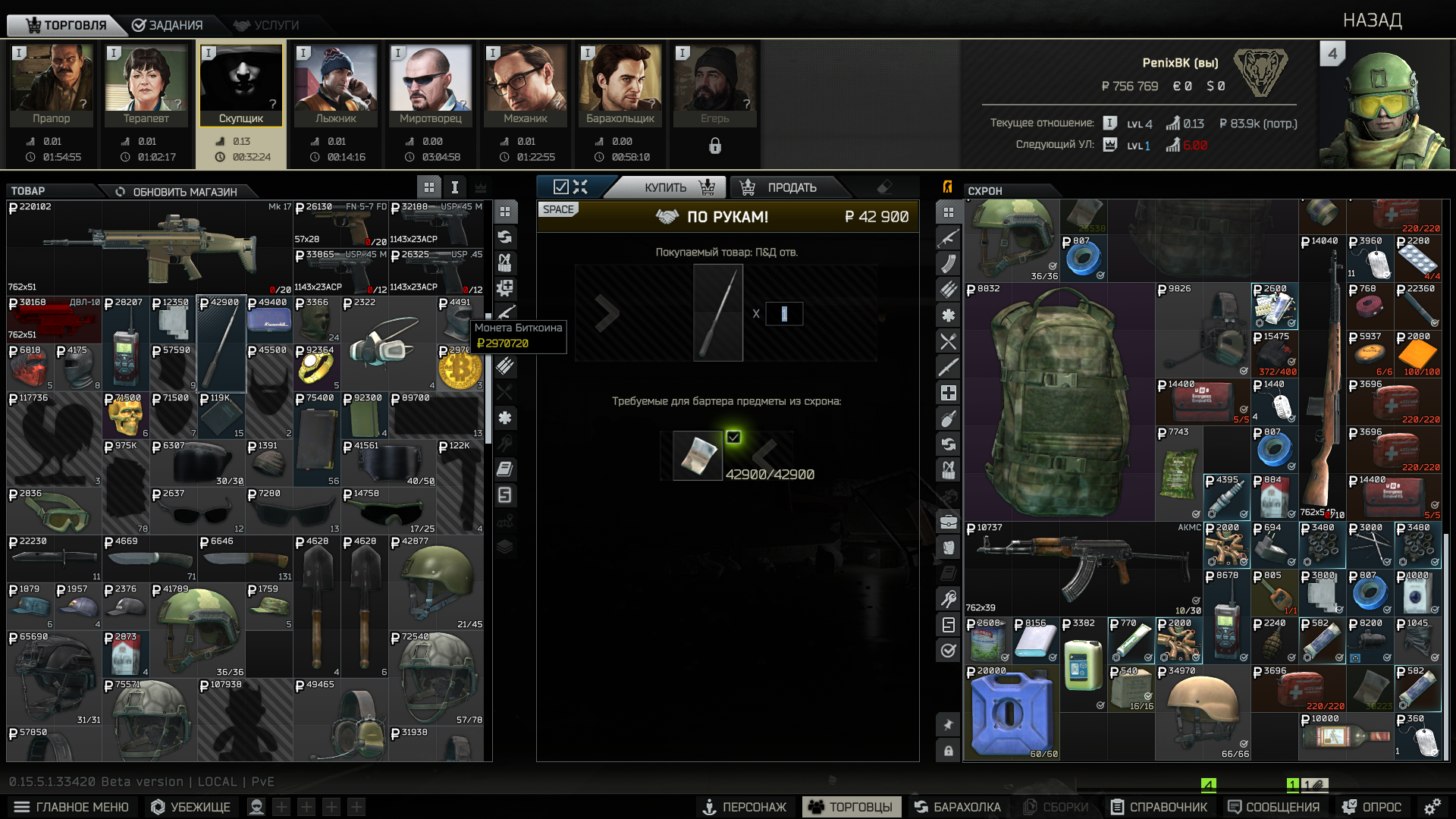This screenshot has height=819, width=1456.
Task: Pick the blue water canister in stash
Action: click(x=1010, y=713)
